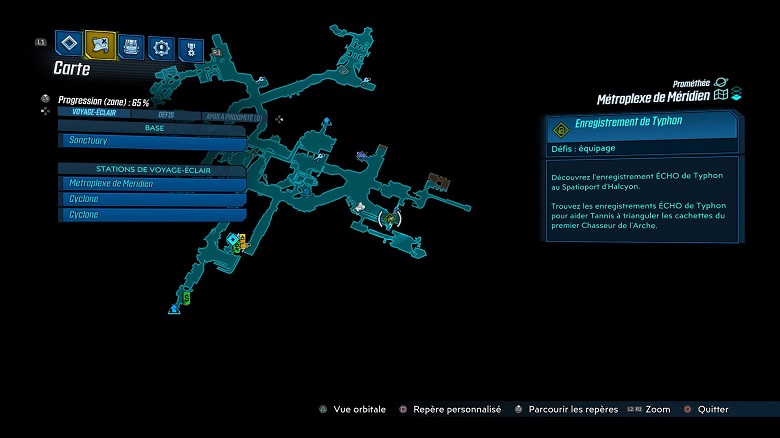Screen dimensions: 780x438
Task: Switch to the Défis sub-tab
Action: [x=166, y=116]
